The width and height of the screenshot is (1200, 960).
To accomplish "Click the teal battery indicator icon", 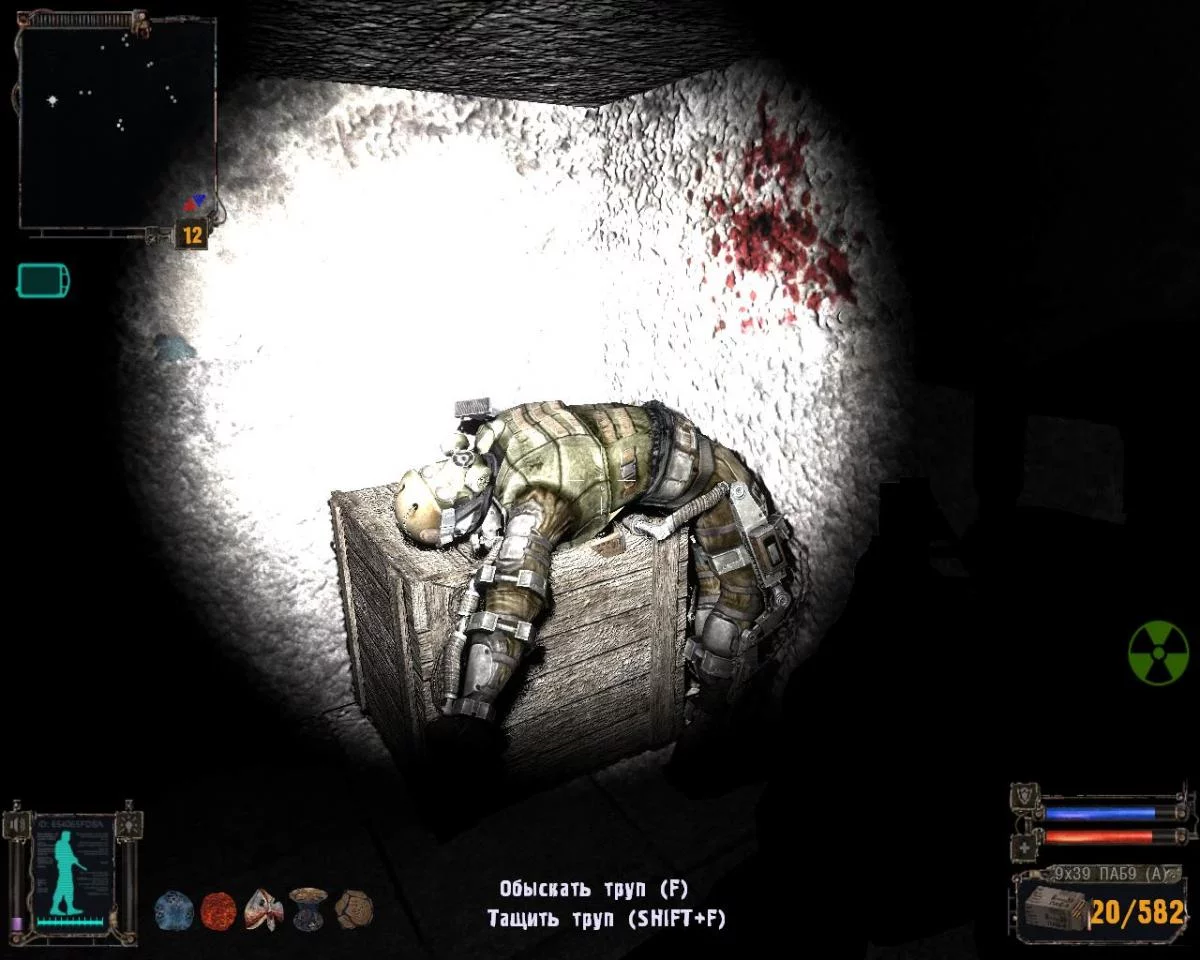I will (x=44, y=280).
